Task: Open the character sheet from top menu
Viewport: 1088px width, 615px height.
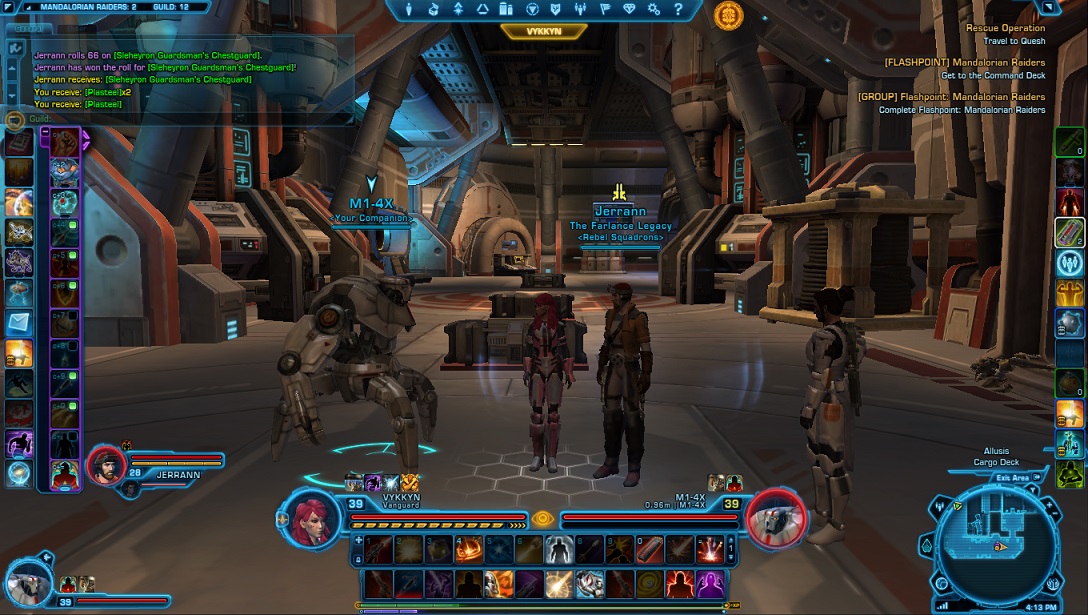Action: tap(410, 10)
